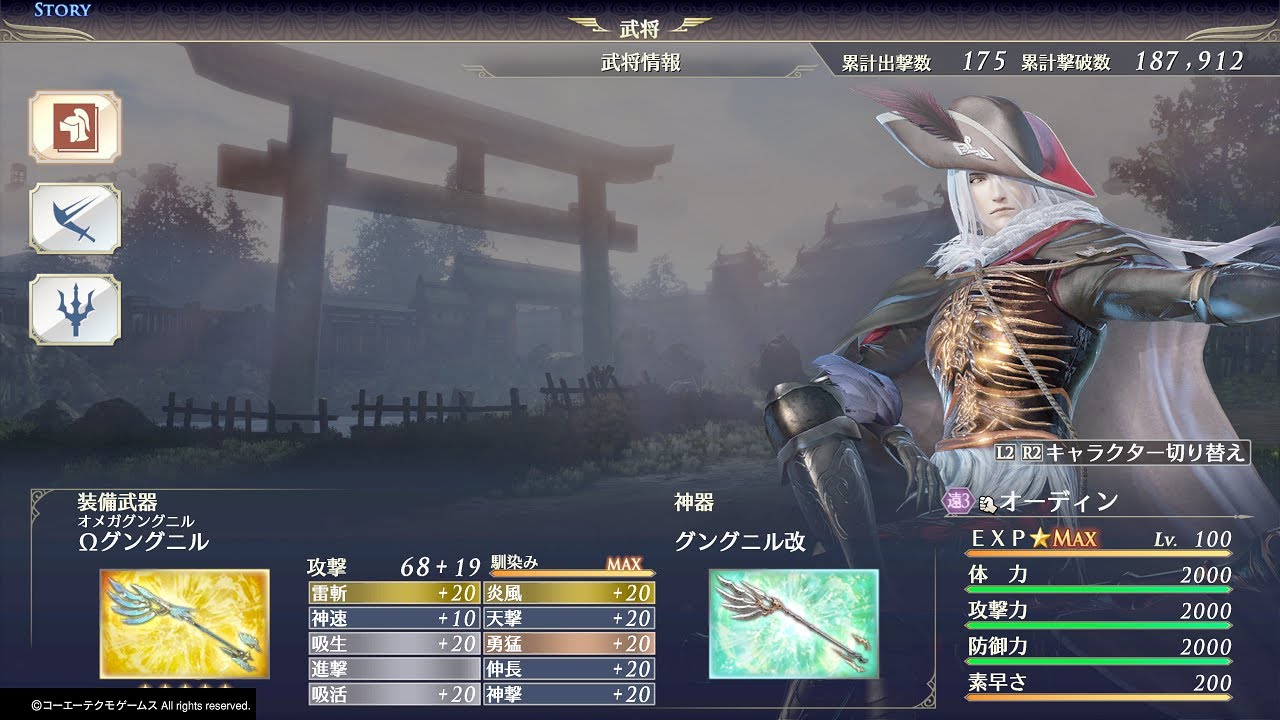Select the officer info helmet tab
This screenshot has width=1280, height=720.
click(x=74, y=127)
